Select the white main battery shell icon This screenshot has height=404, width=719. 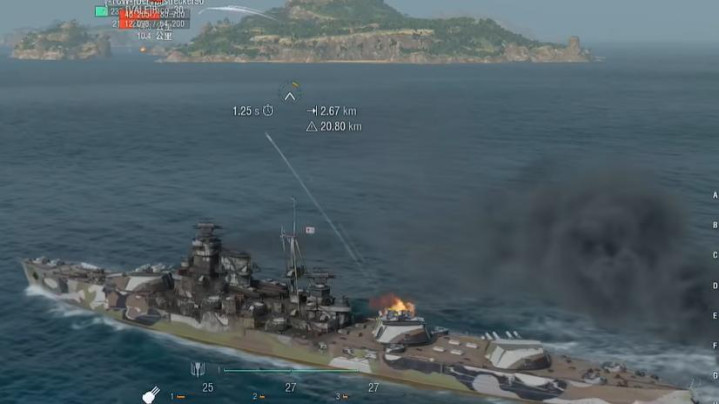pos(151,395)
